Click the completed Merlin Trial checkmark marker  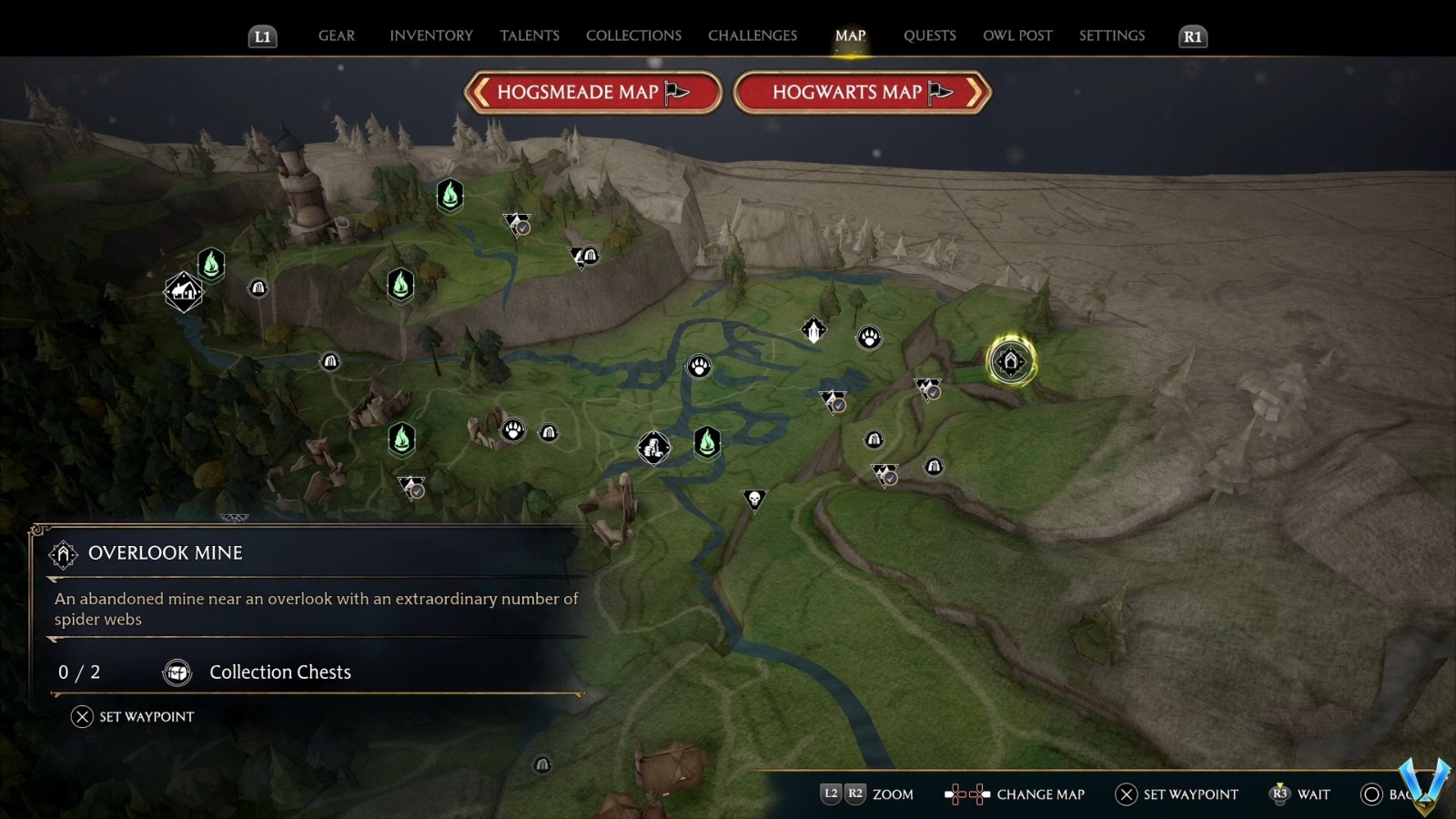(516, 224)
